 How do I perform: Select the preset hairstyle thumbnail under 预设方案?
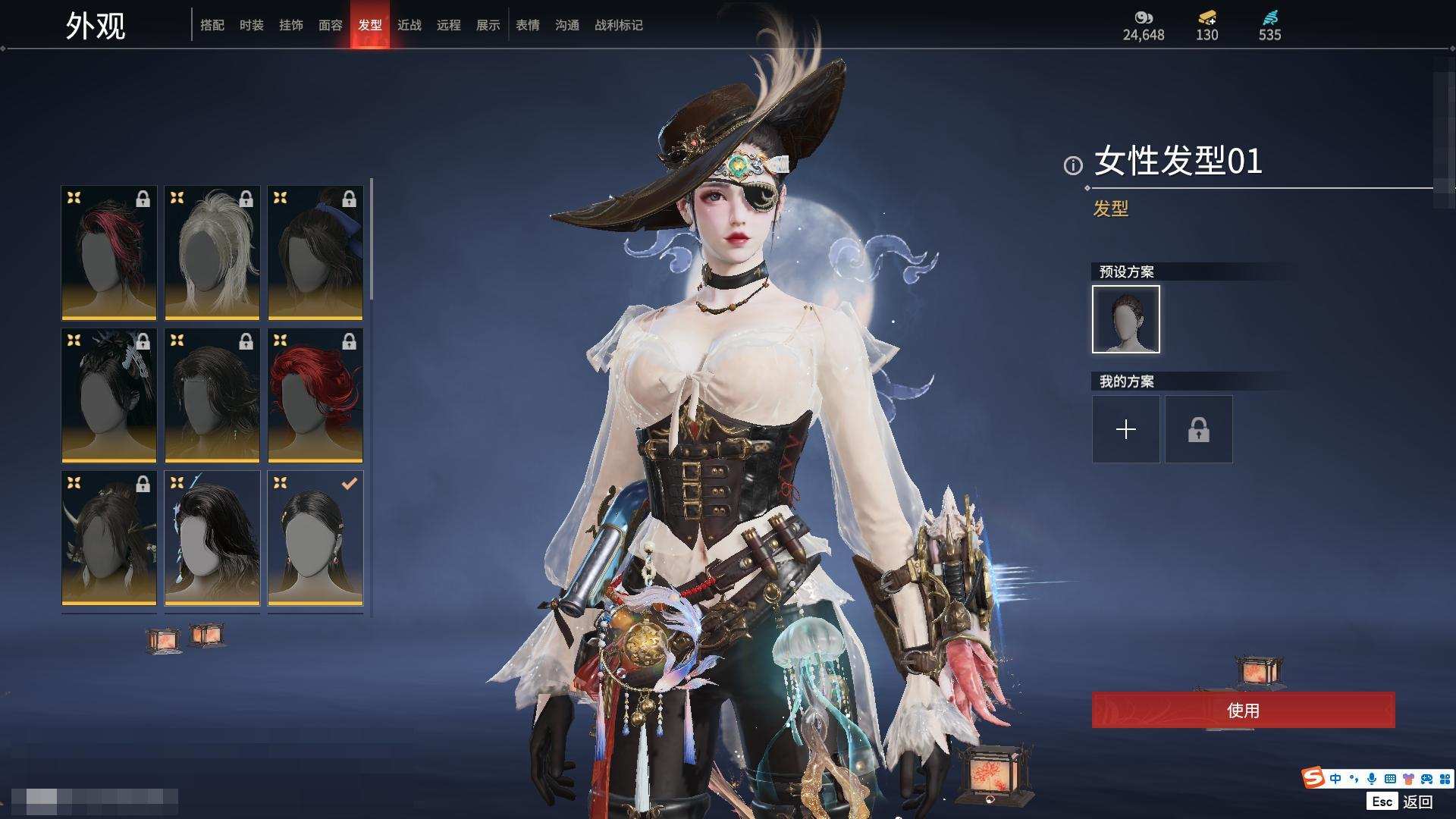tap(1126, 319)
